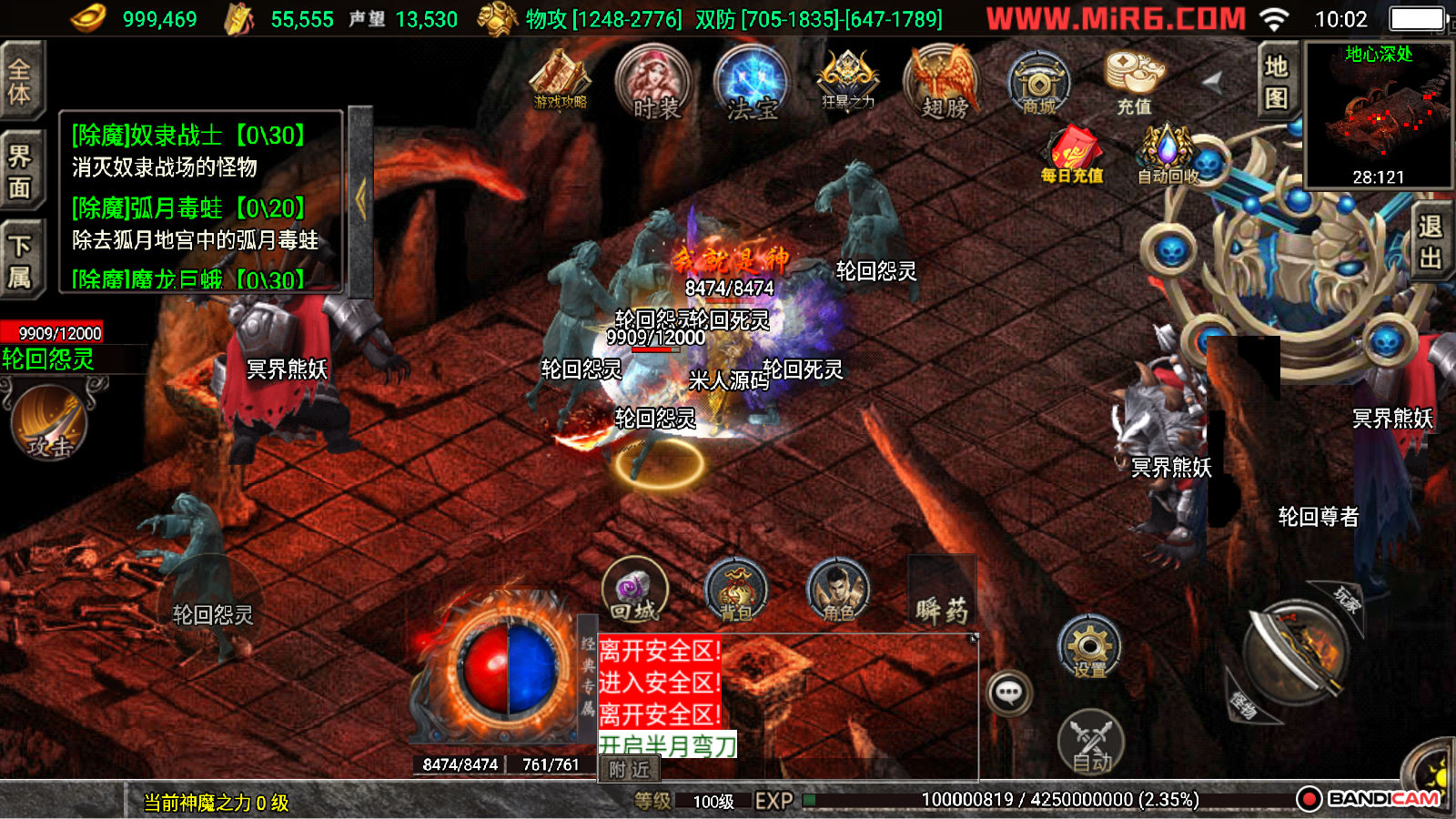Toggle 自动回收 auto recycle
Viewport: 1456px width, 819px height.
[x=1168, y=153]
